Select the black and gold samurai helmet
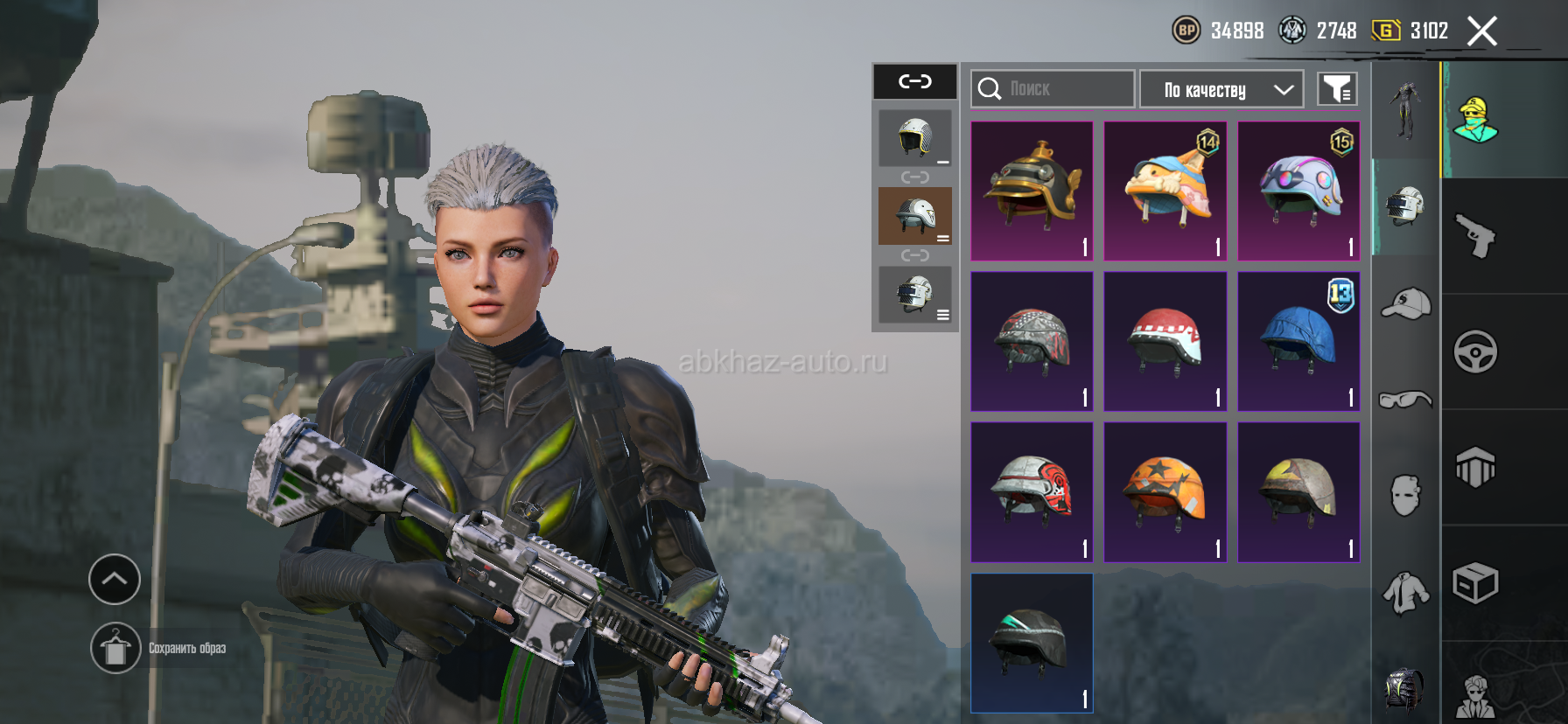Viewport: 1568px width, 724px height. (1032, 191)
